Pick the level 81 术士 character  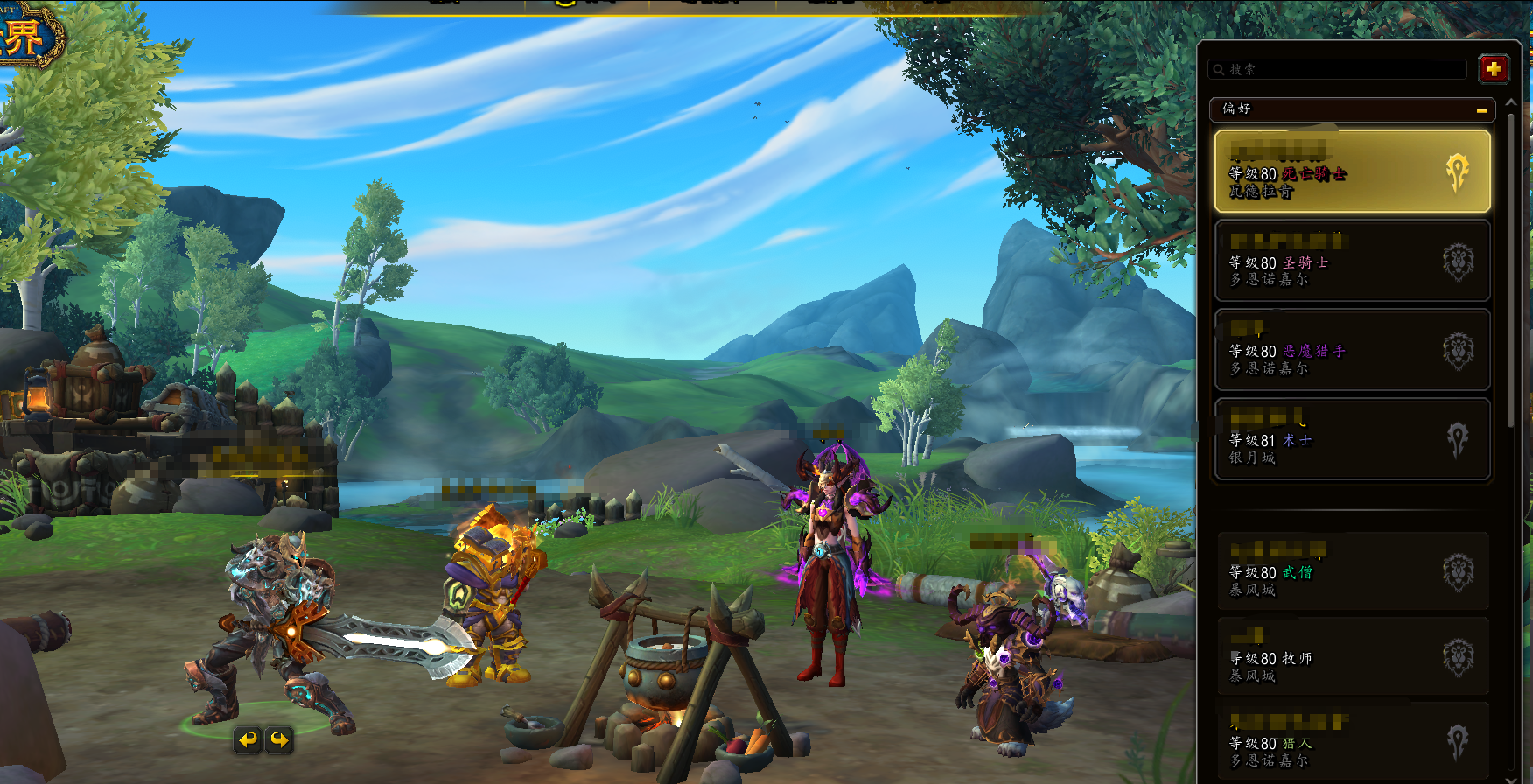click(1352, 439)
